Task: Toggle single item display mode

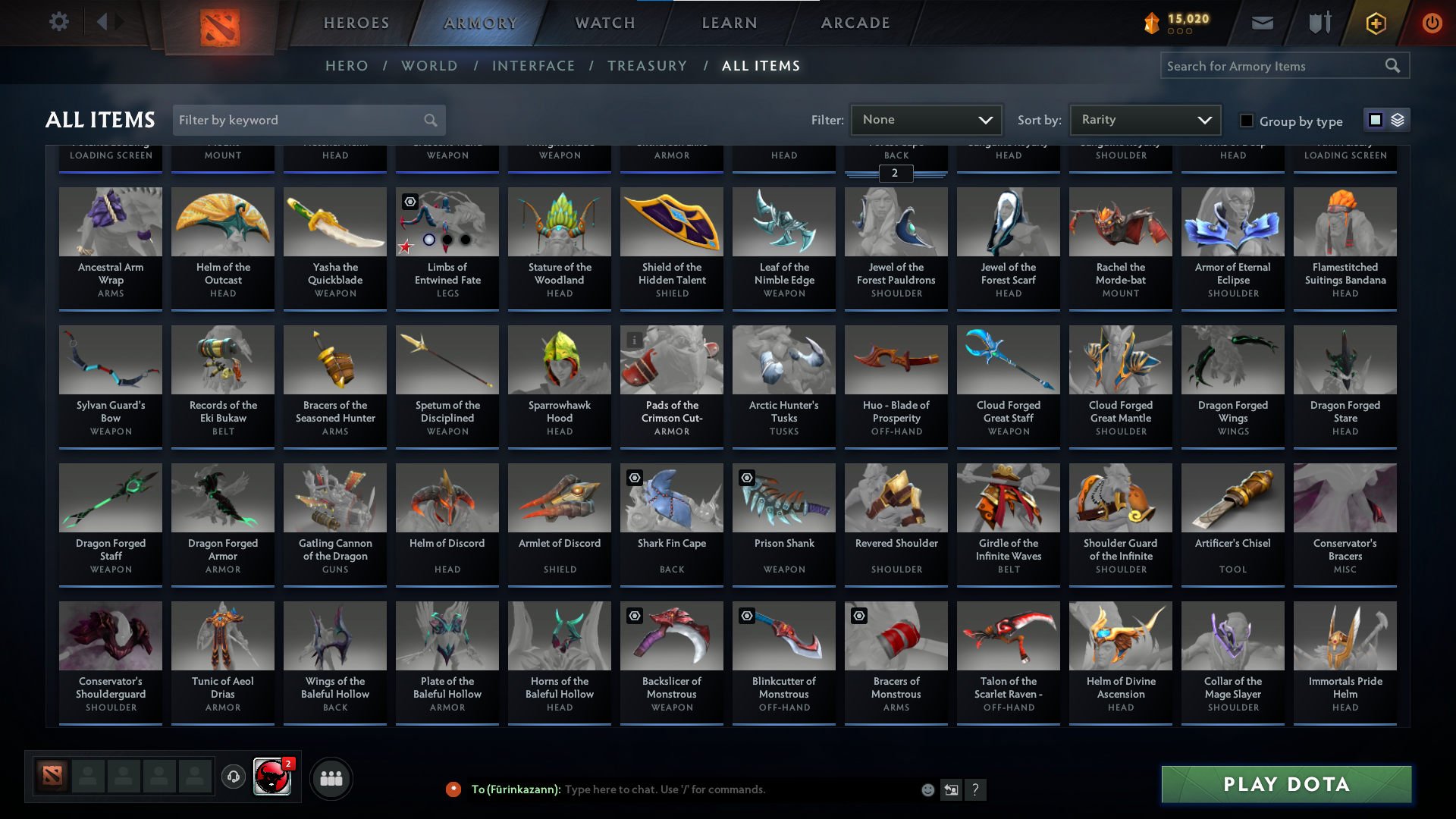Action: pyautogui.click(x=1375, y=119)
